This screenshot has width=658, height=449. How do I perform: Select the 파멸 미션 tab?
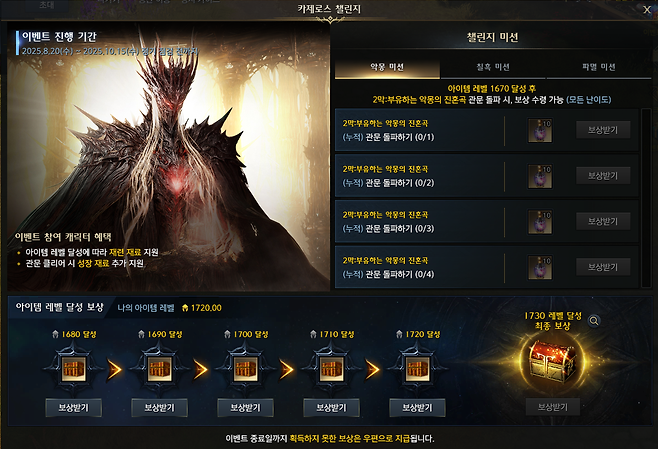click(x=600, y=67)
